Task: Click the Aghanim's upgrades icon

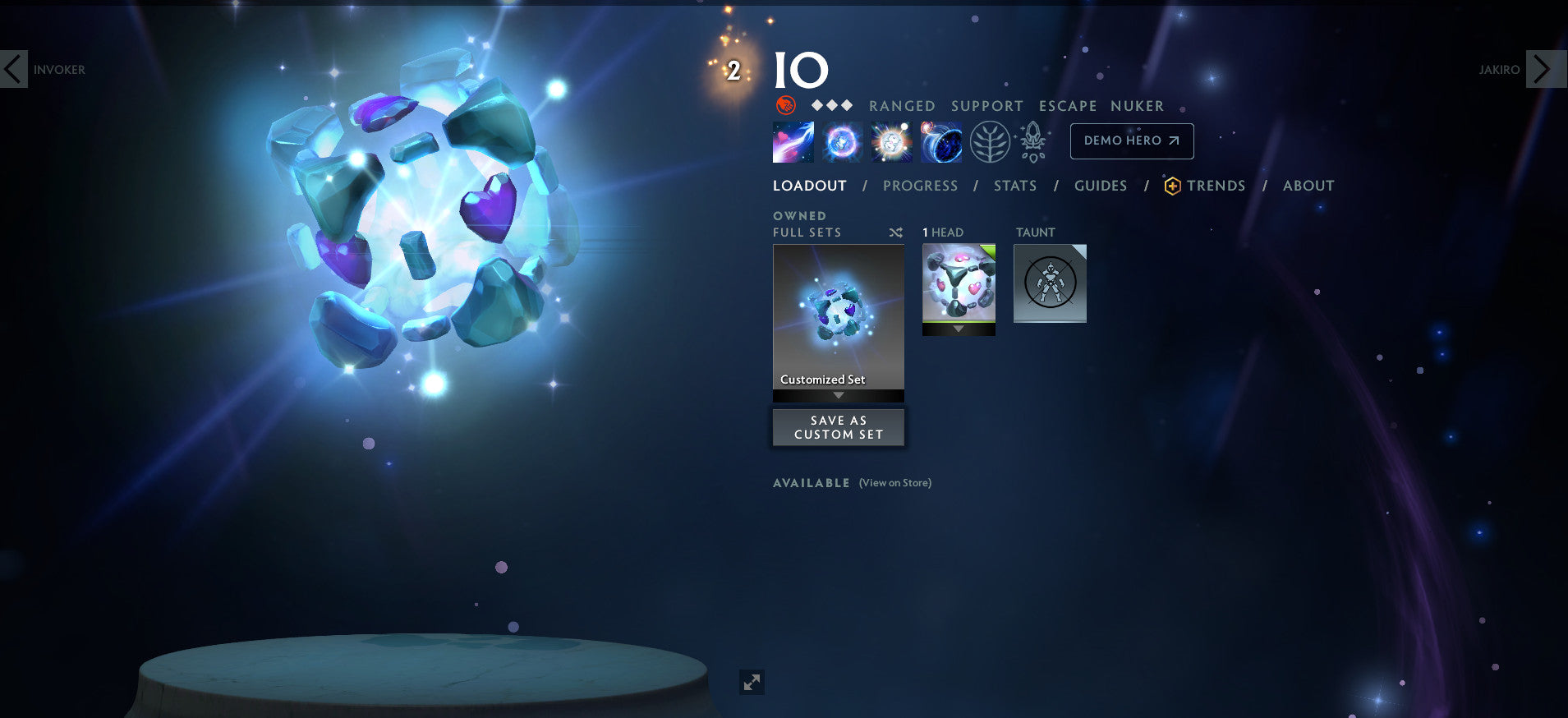Action: coord(1033,141)
